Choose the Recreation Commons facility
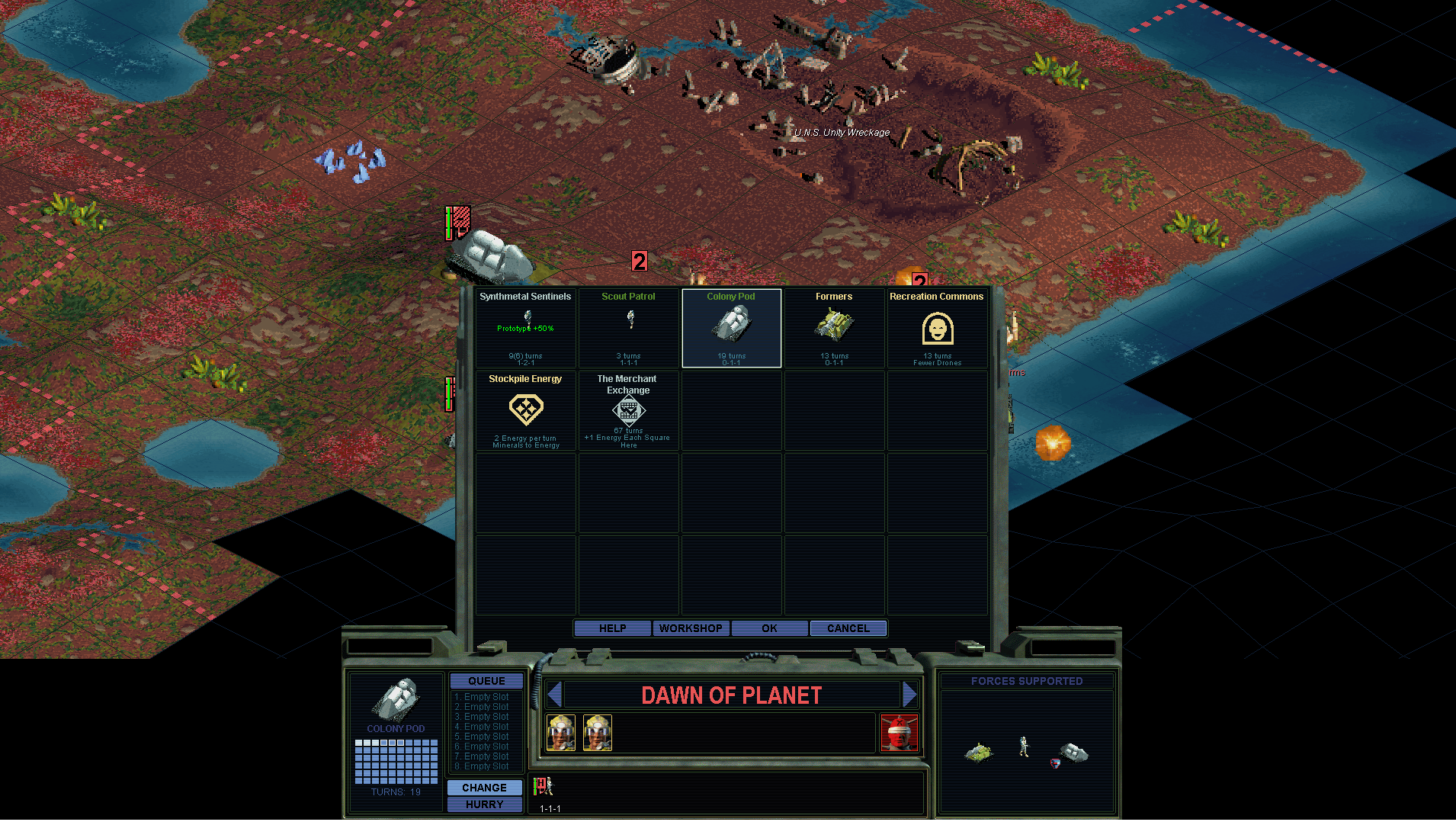 coord(937,328)
